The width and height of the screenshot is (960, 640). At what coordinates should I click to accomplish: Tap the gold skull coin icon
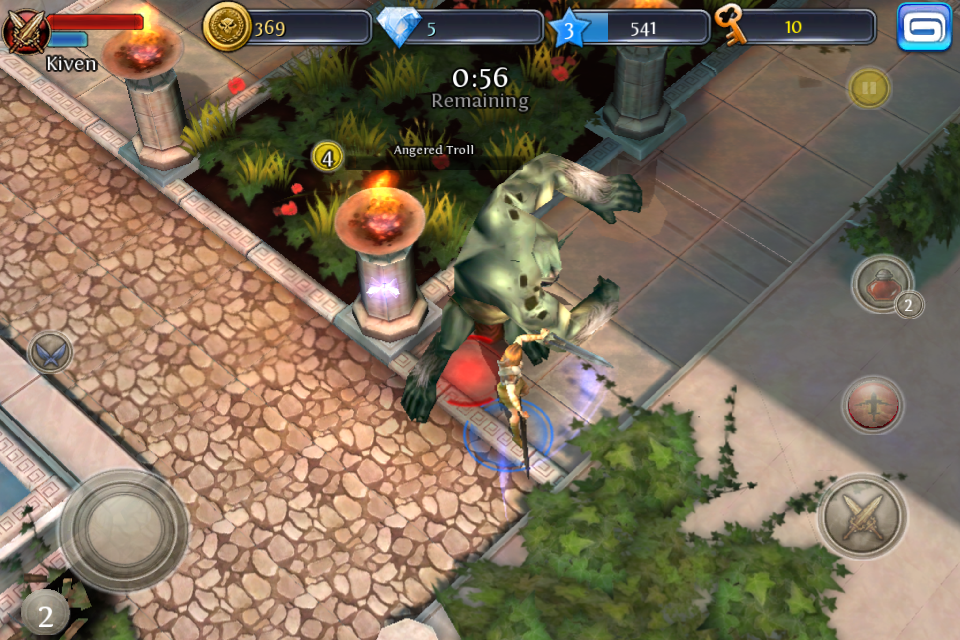[x=227, y=27]
